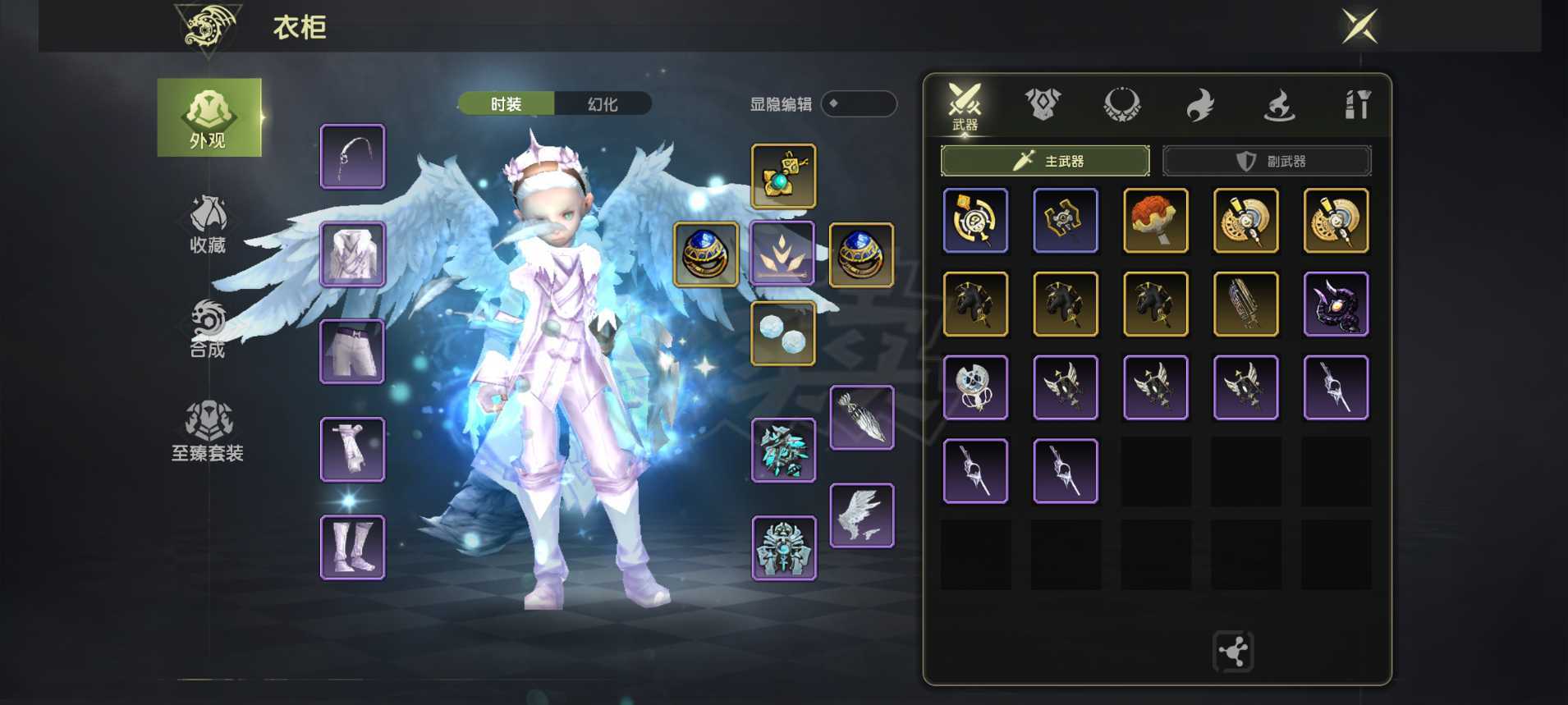The width and height of the screenshot is (1568, 705).
Task: Switch to the 幻化 transmog tab
Action: point(603,104)
